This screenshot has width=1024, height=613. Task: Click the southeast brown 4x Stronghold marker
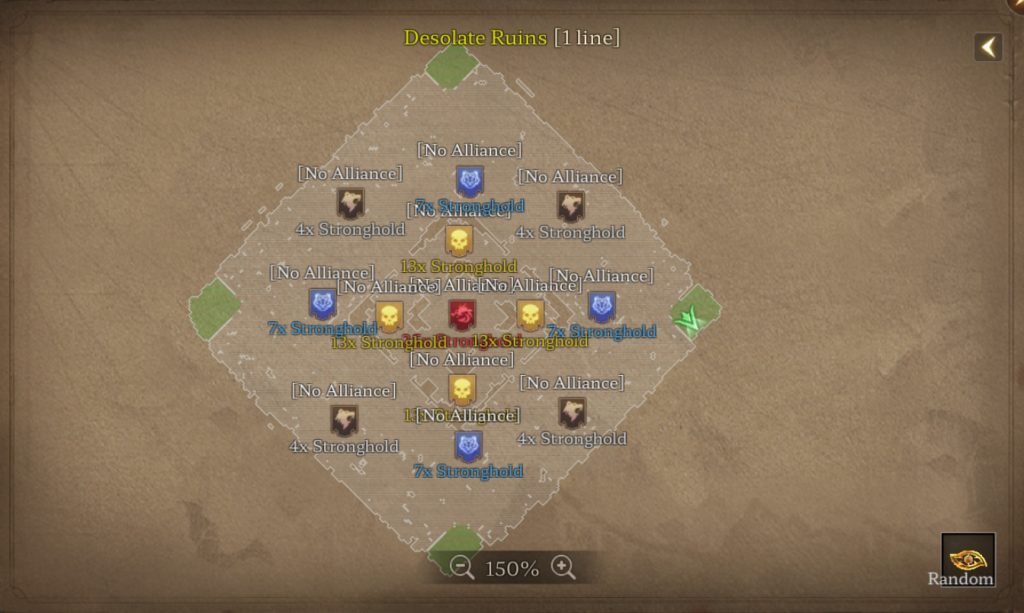(x=571, y=413)
